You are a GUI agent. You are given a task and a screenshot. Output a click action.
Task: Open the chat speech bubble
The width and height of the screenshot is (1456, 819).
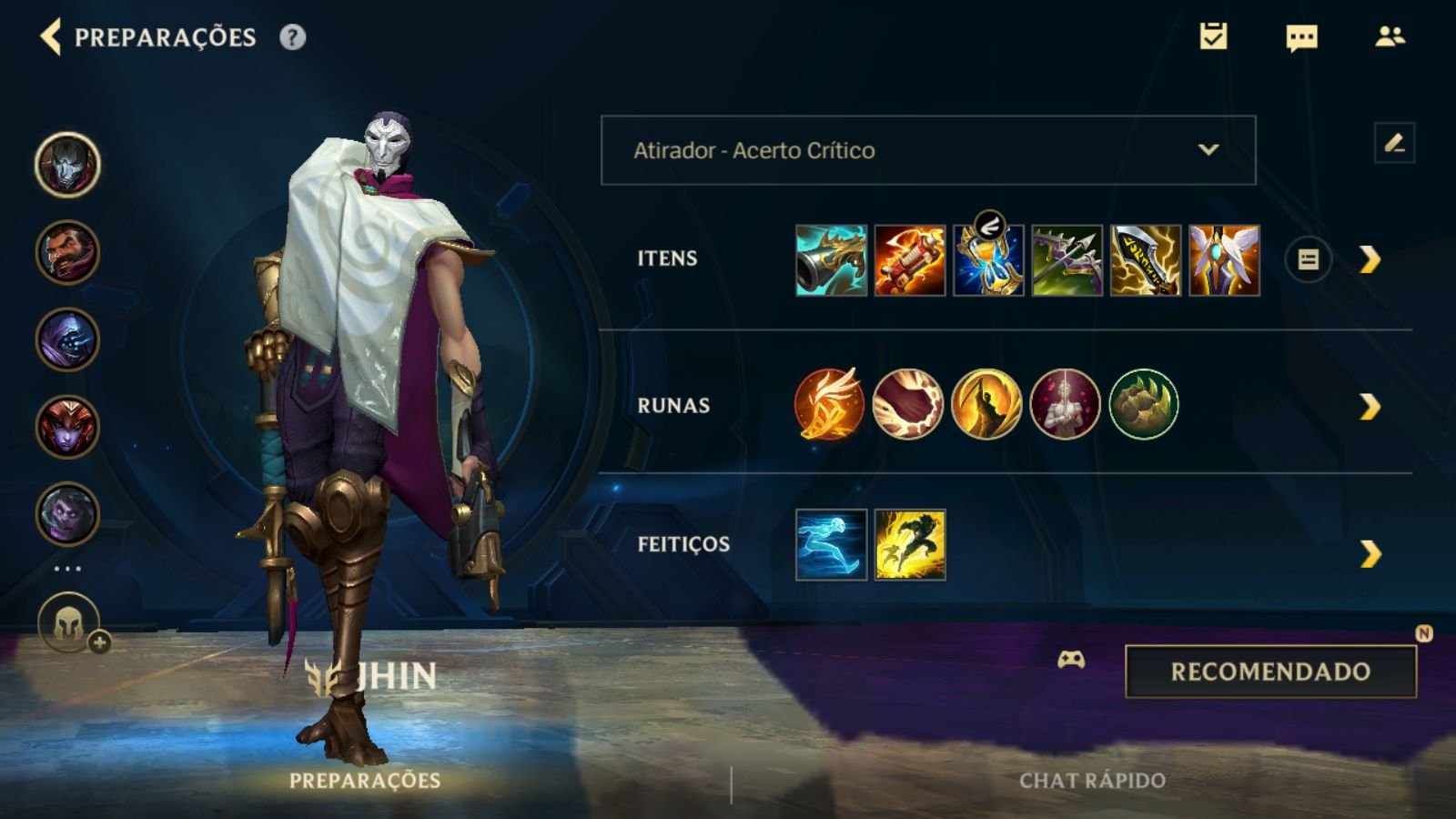click(1301, 37)
